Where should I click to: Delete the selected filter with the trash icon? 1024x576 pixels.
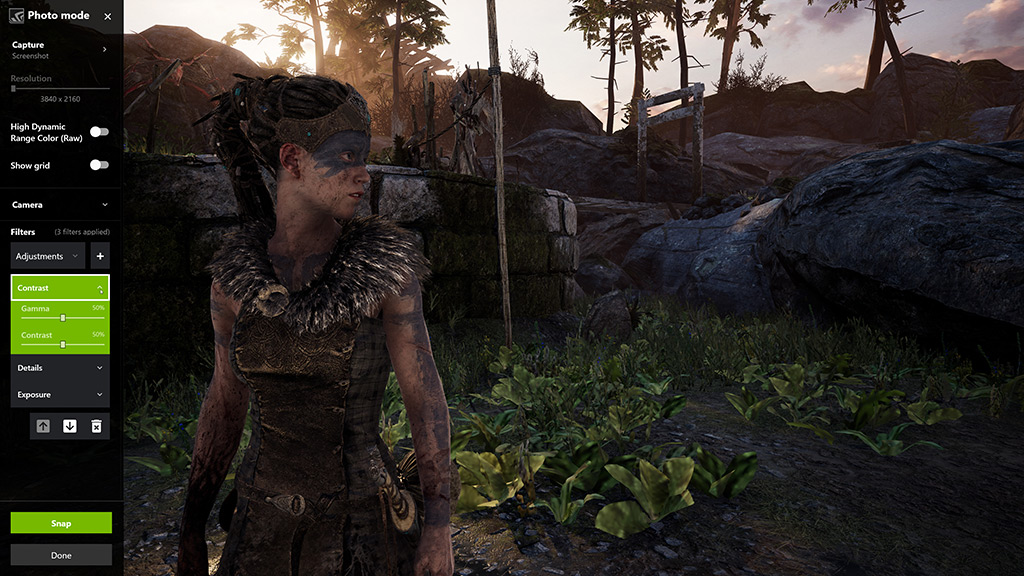(x=96, y=426)
